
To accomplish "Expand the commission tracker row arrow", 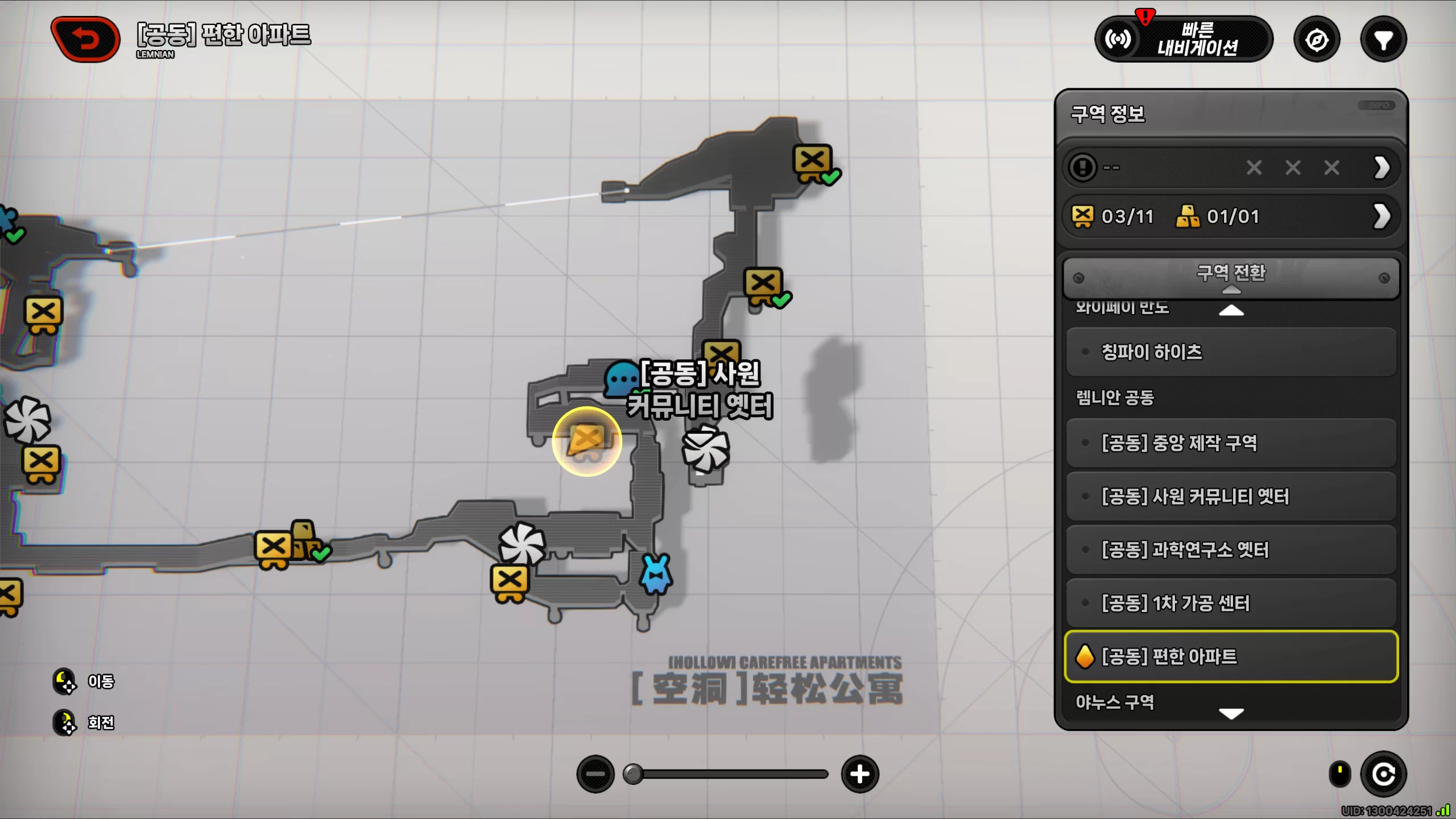I will pyautogui.click(x=1381, y=168).
